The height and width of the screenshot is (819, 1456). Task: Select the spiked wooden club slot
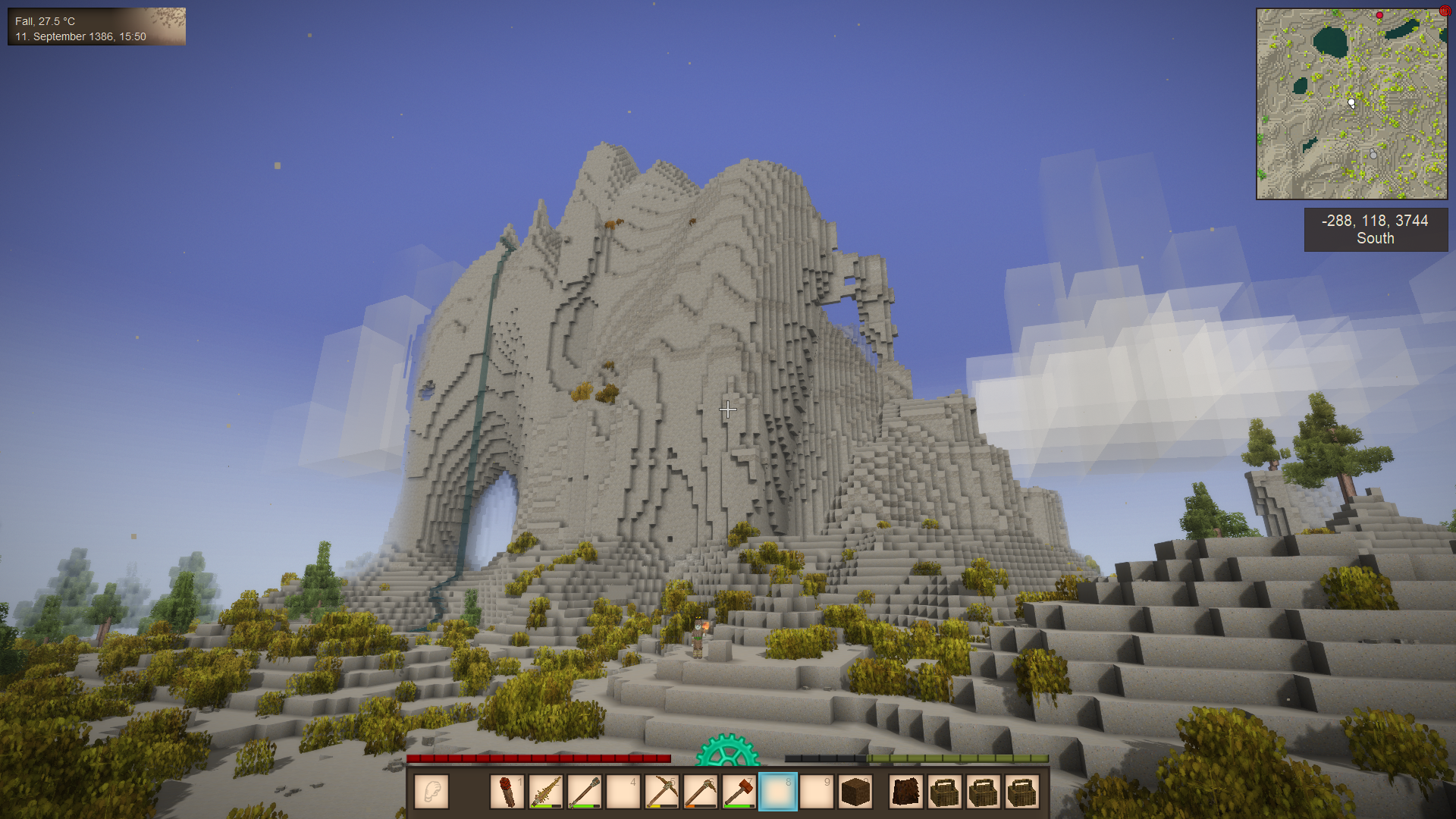coord(546,792)
